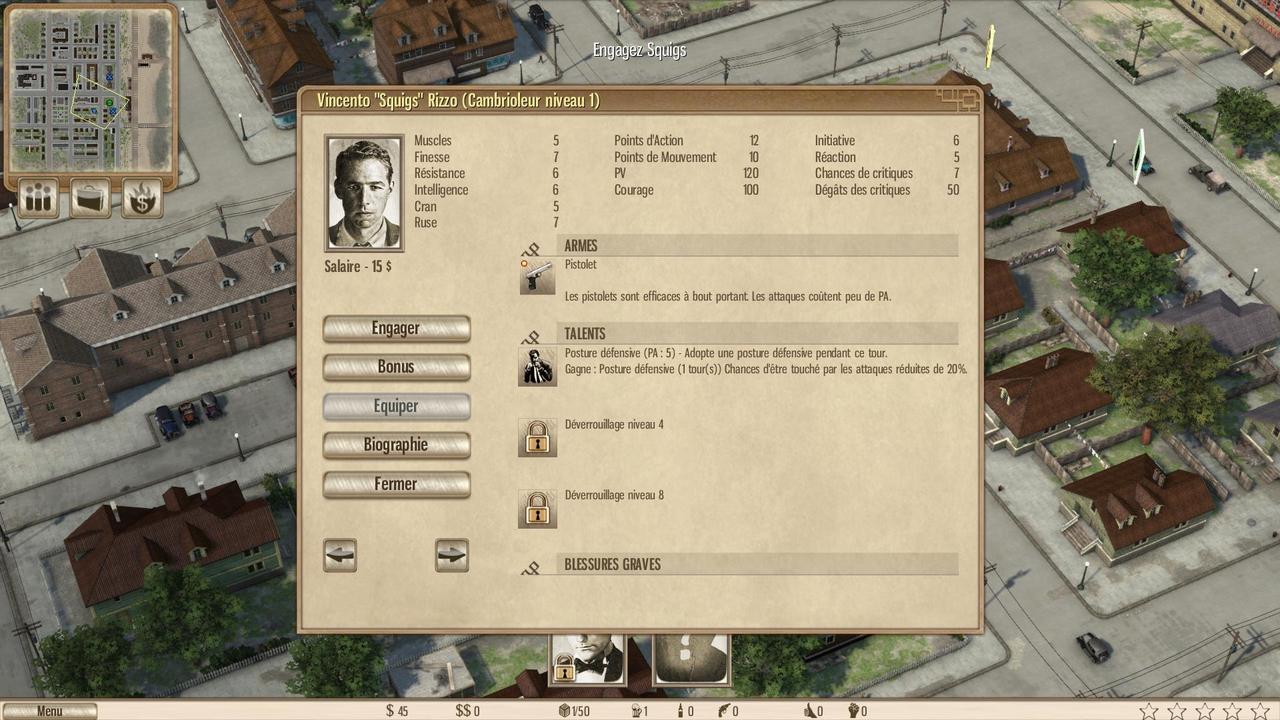This screenshot has height=720, width=1280.
Task: Close the dialog with Fermer
Action: (x=396, y=484)
